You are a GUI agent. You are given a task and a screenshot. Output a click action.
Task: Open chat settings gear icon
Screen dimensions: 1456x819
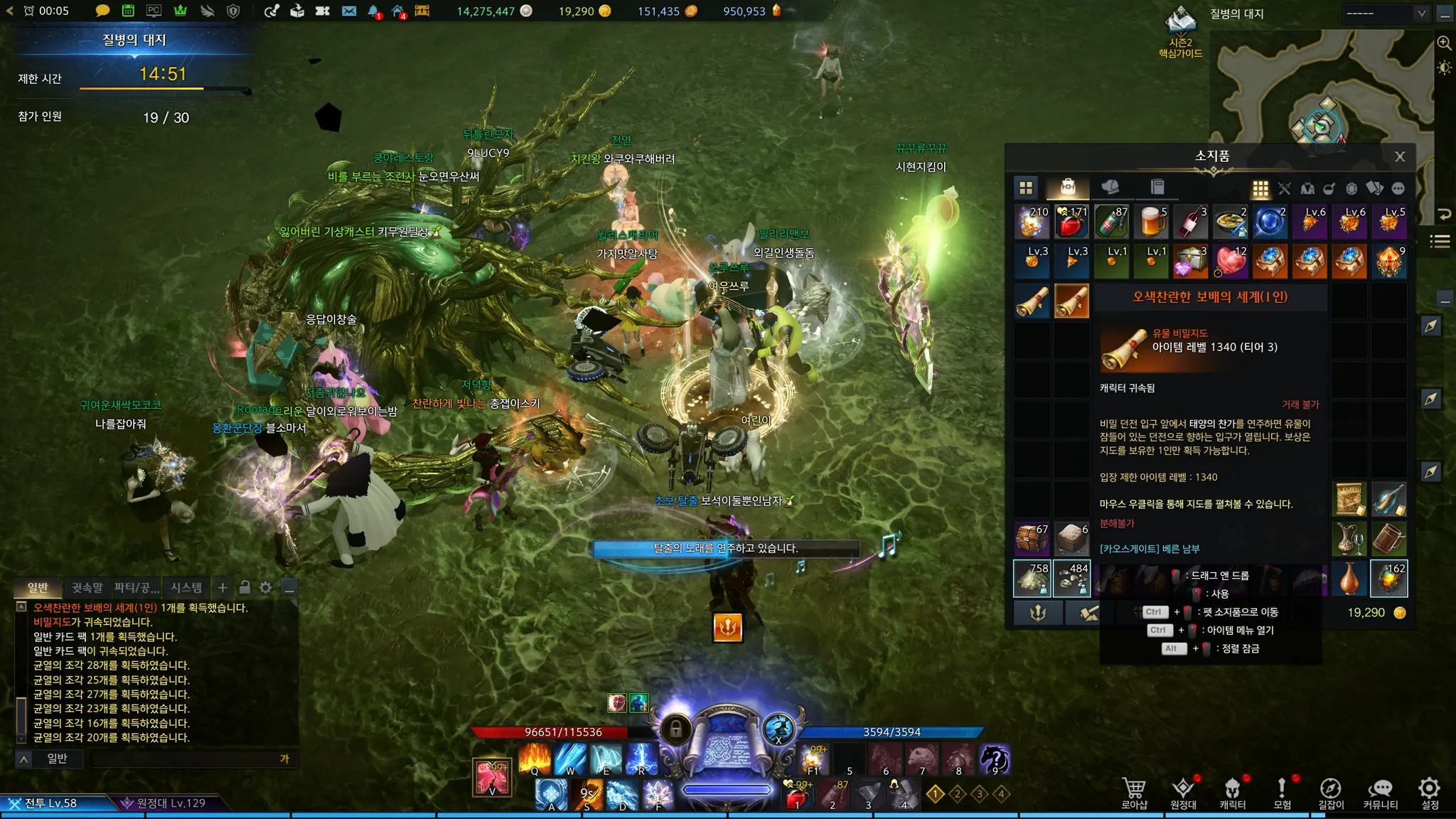[266, 588]
